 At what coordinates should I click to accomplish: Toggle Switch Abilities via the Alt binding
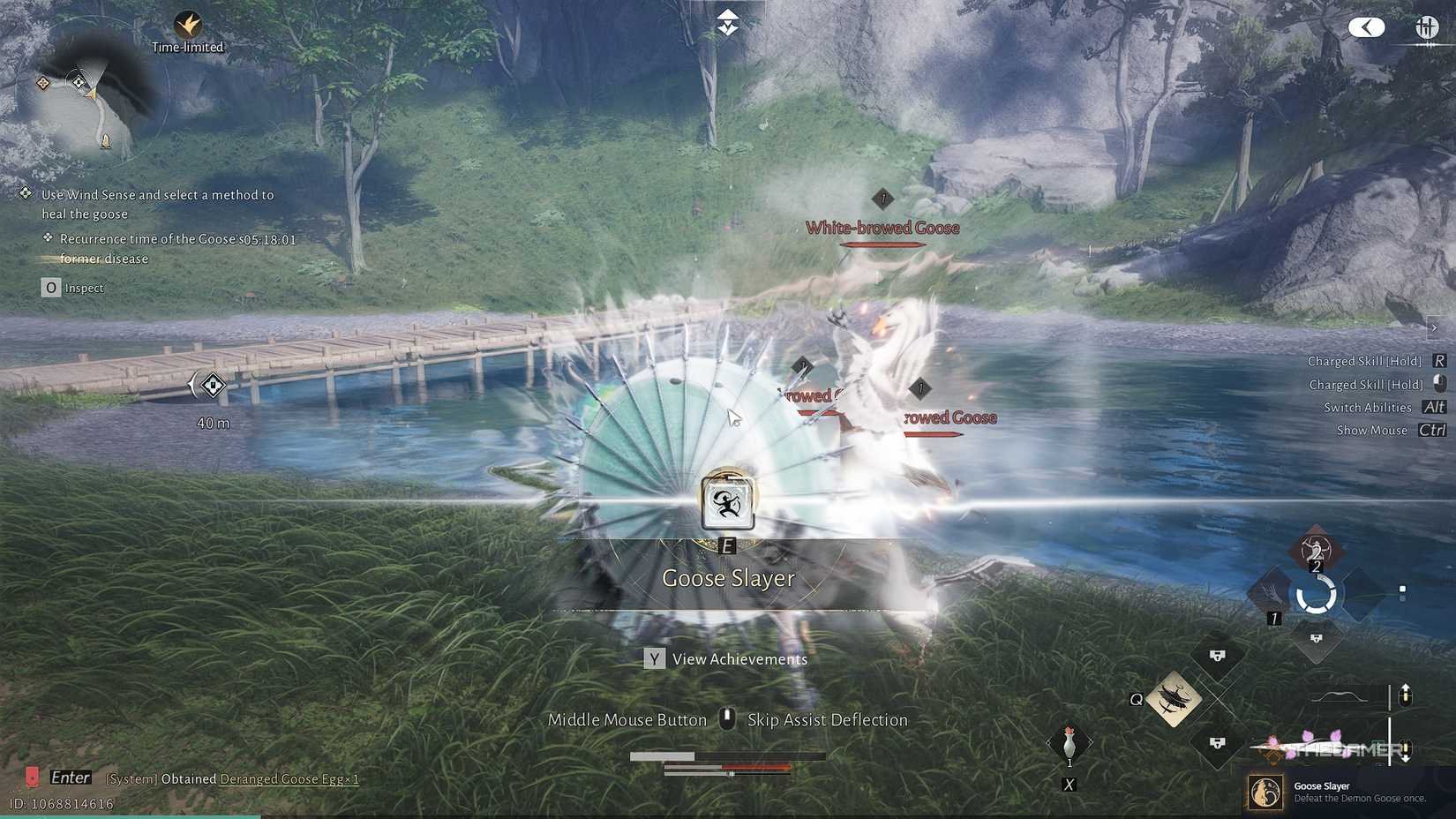(x=1433, y=407)
